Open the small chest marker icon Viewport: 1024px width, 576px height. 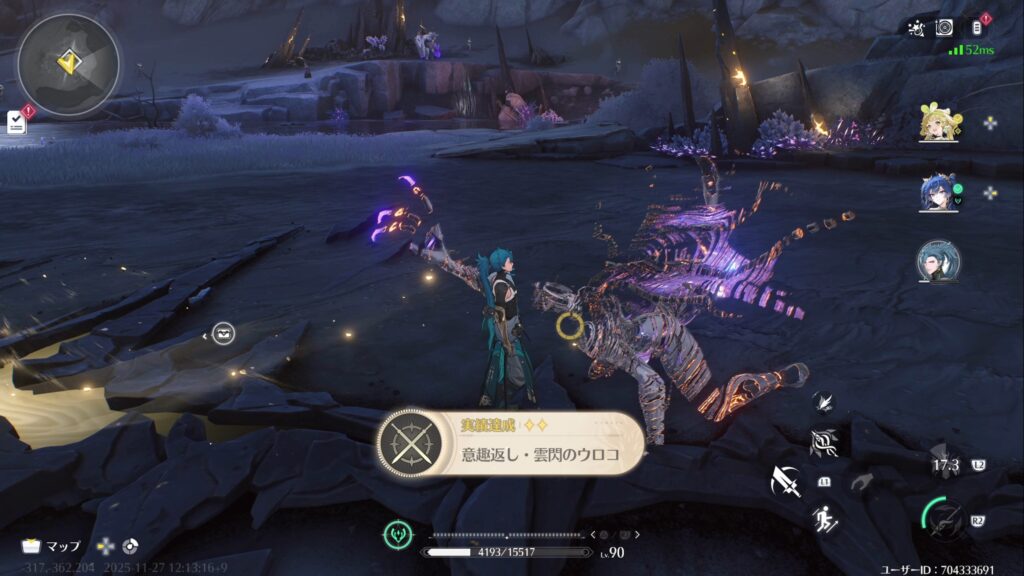224,334
